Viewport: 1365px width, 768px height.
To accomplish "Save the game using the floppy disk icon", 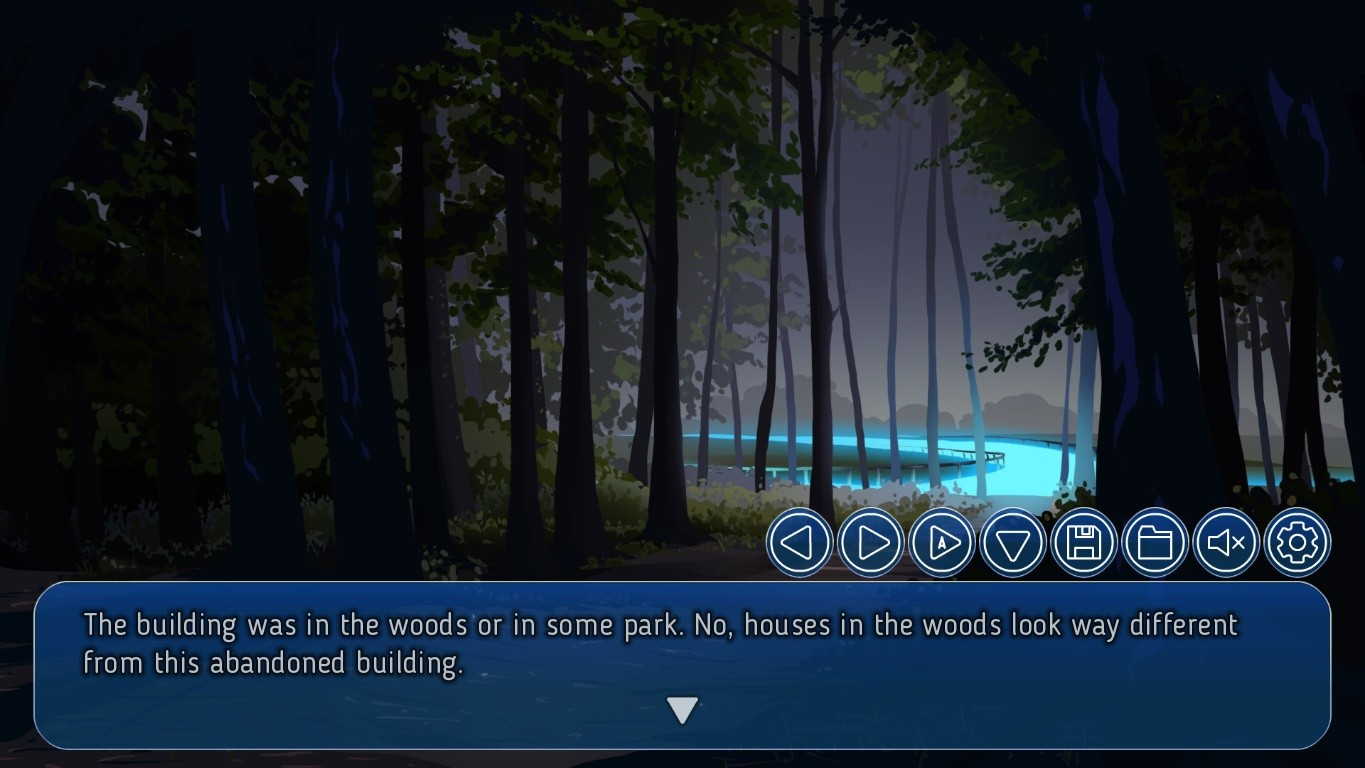I will 1084,543.
